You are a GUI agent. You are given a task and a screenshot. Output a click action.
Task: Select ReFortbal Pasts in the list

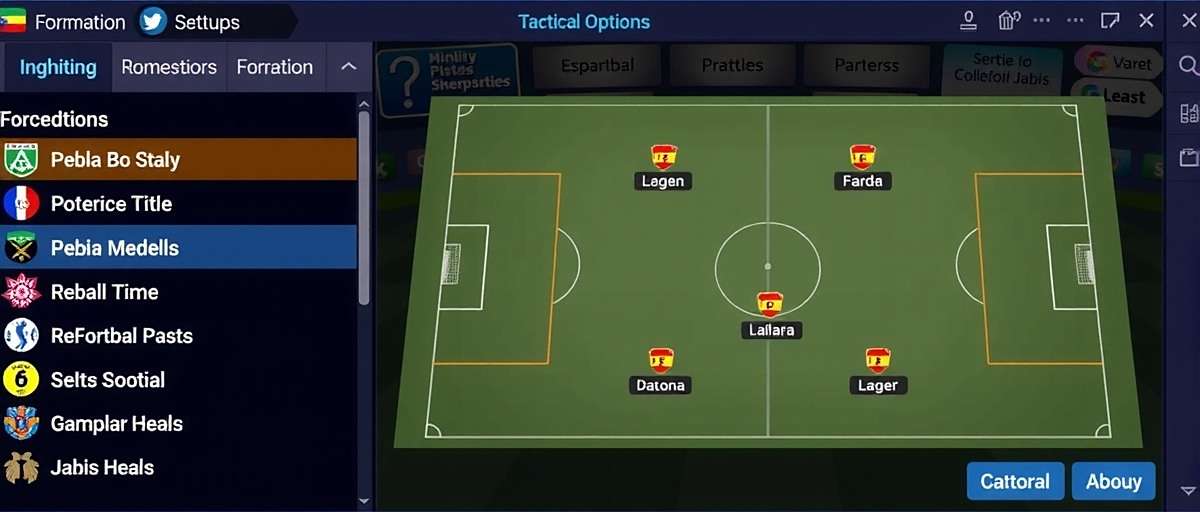(178, 336)
